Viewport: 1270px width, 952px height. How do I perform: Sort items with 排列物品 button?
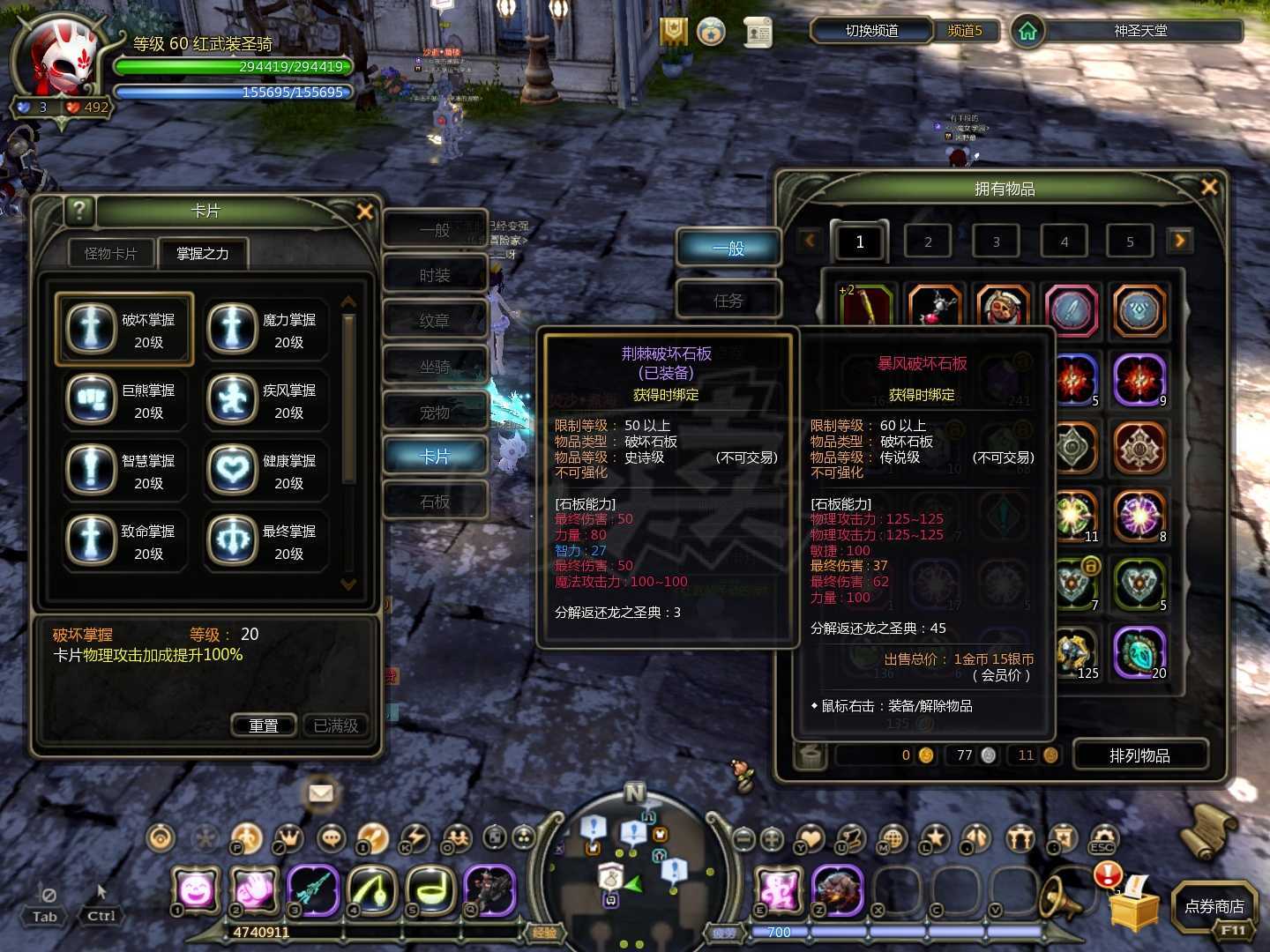(1139, 755)
